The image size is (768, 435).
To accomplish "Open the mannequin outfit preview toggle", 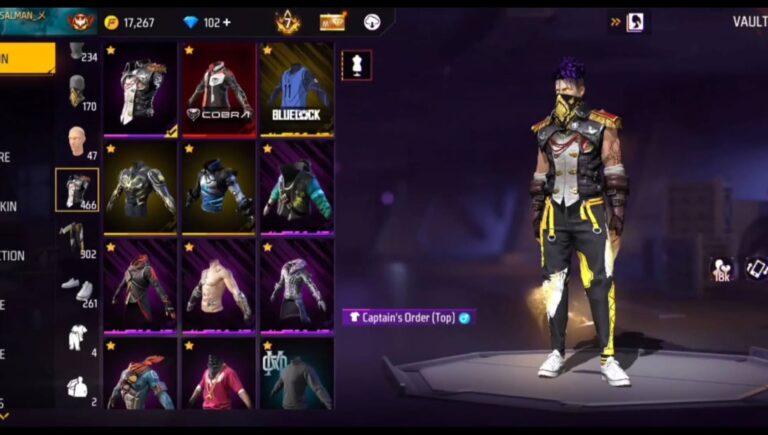I will click(356, 65).
